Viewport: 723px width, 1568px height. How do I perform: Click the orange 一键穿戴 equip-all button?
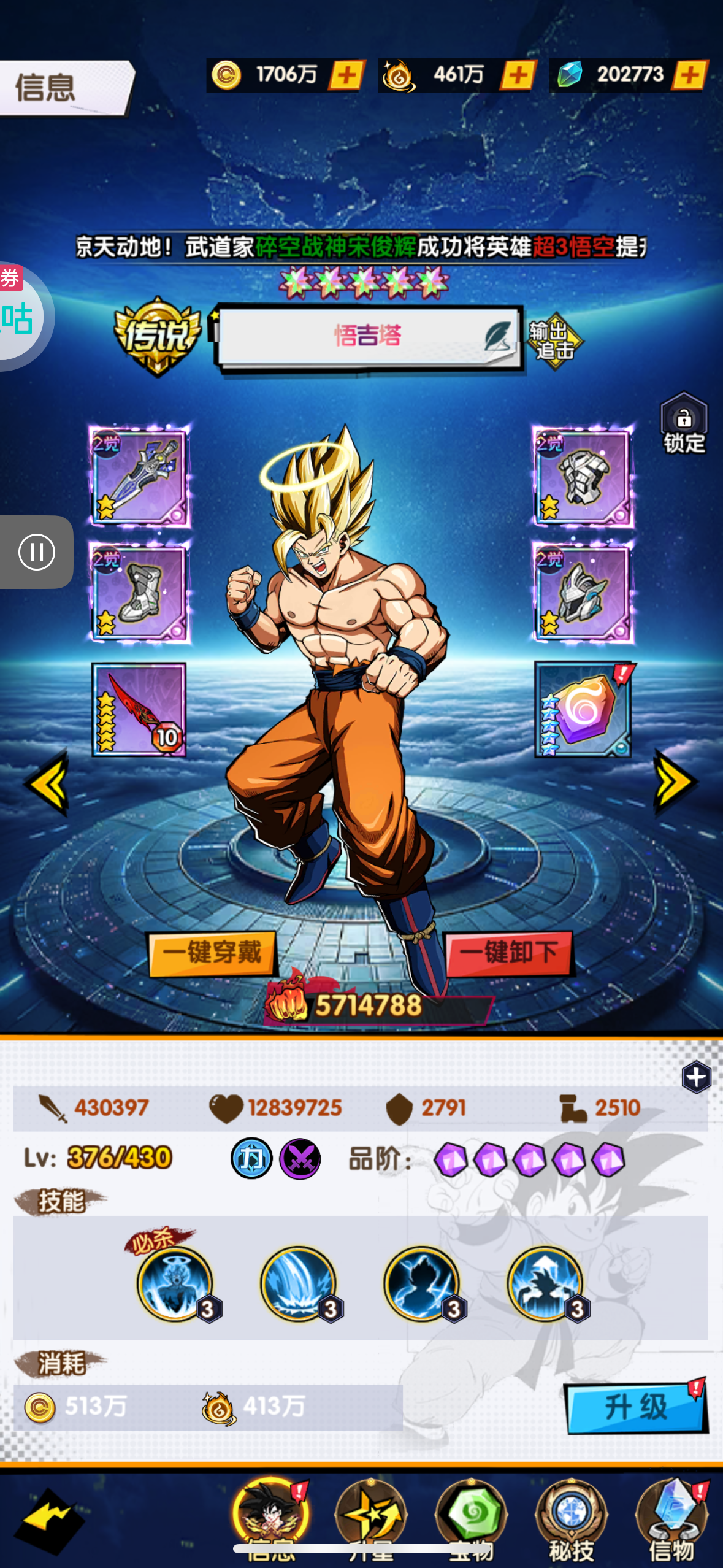tap(212, 953)
